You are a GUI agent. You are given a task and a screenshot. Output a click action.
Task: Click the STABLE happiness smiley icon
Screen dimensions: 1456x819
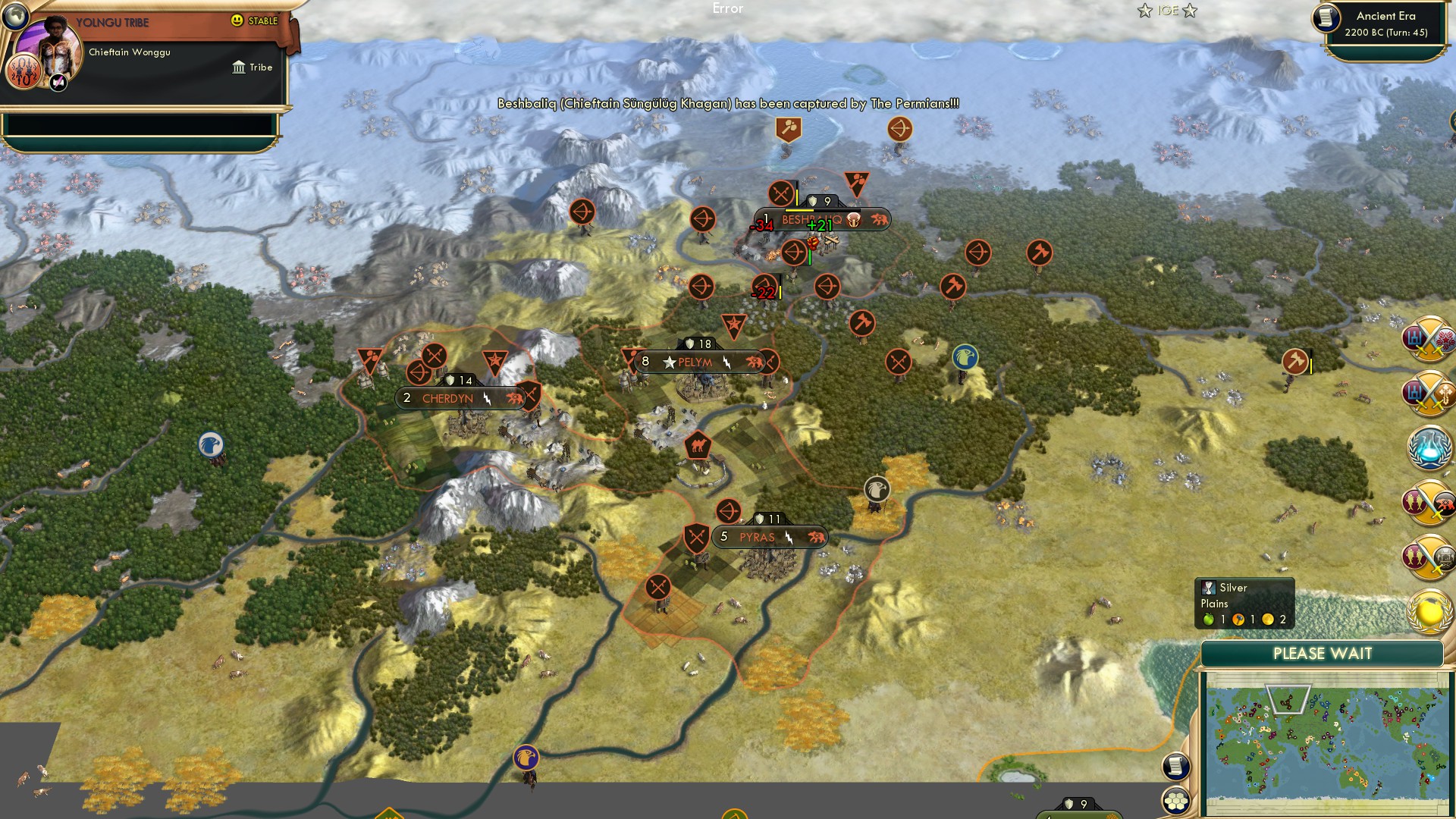coord(237,21)
